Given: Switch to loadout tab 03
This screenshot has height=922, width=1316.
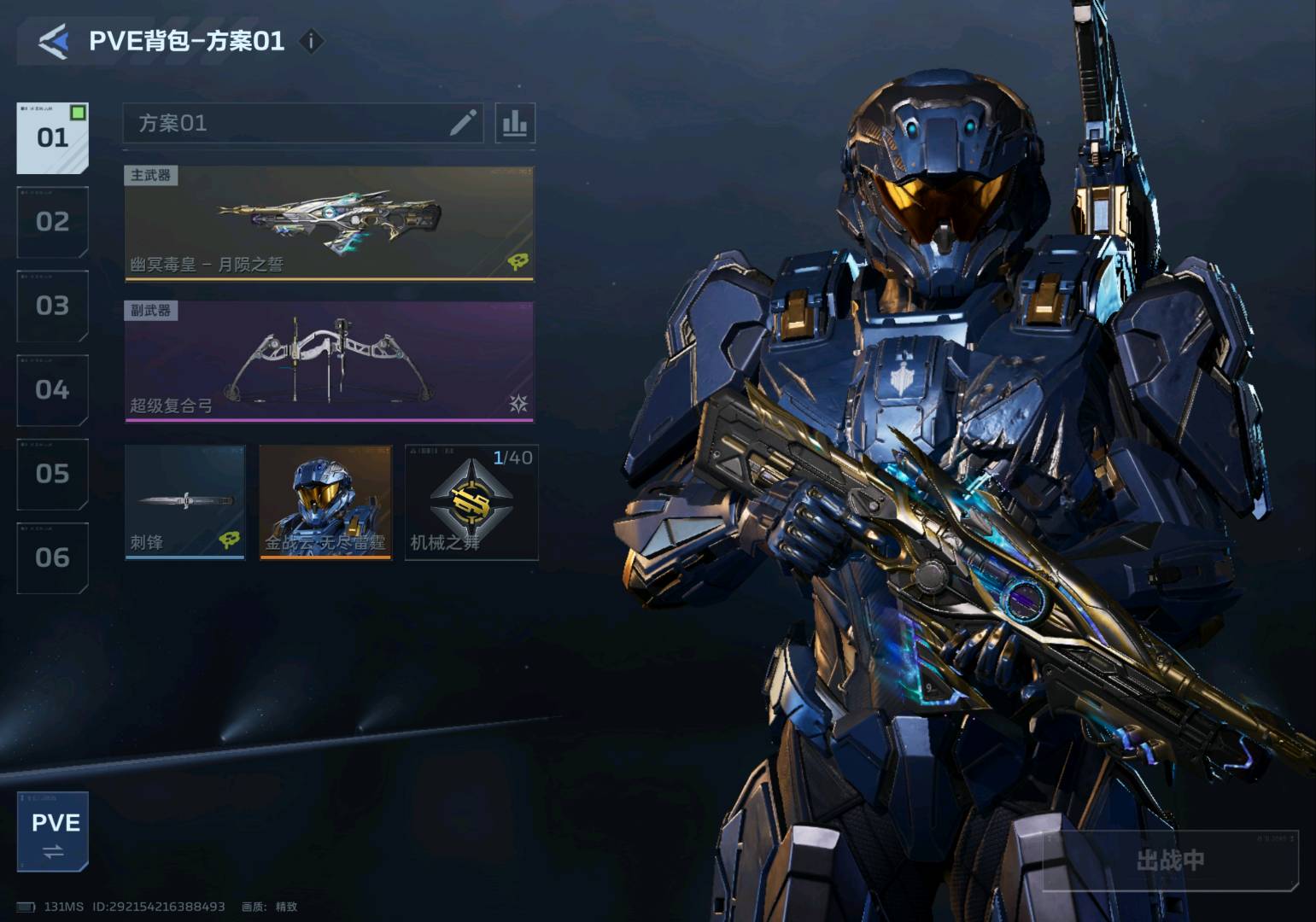Looking at the screenshot, I should 52,306.
